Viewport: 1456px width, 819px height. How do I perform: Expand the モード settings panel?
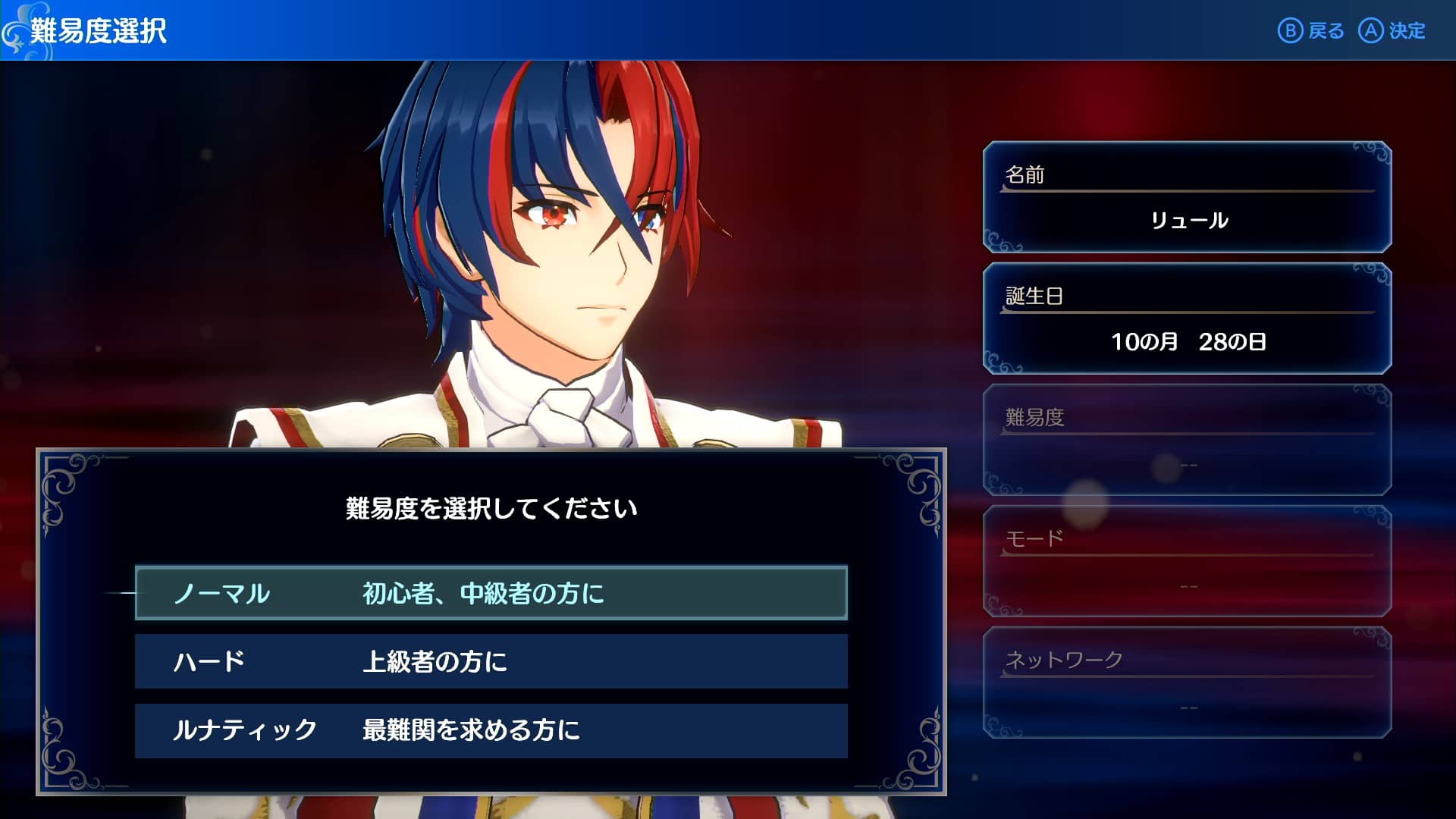click(1187, 561)
